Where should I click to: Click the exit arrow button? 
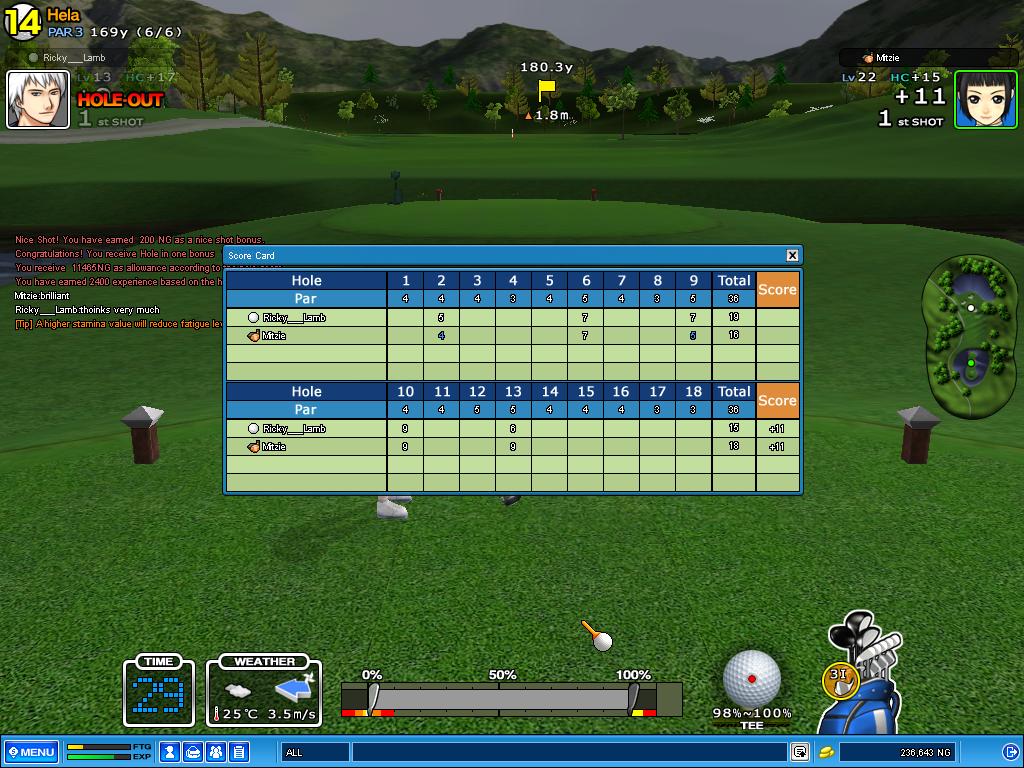pos(1009,752)
